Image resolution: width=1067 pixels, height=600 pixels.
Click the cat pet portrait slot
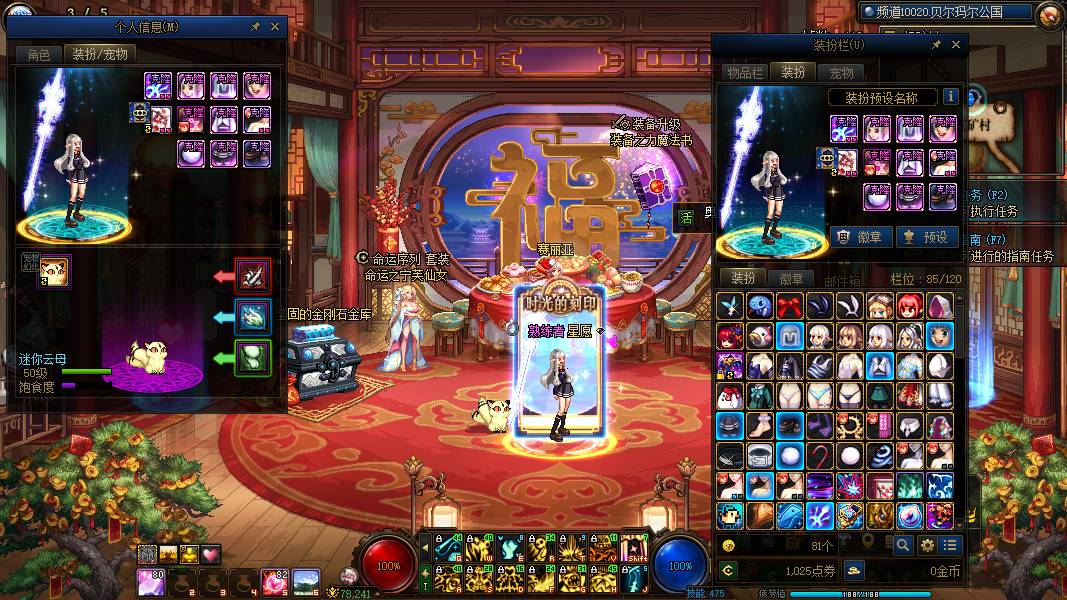pyautogui.click(x=54, y=271)
